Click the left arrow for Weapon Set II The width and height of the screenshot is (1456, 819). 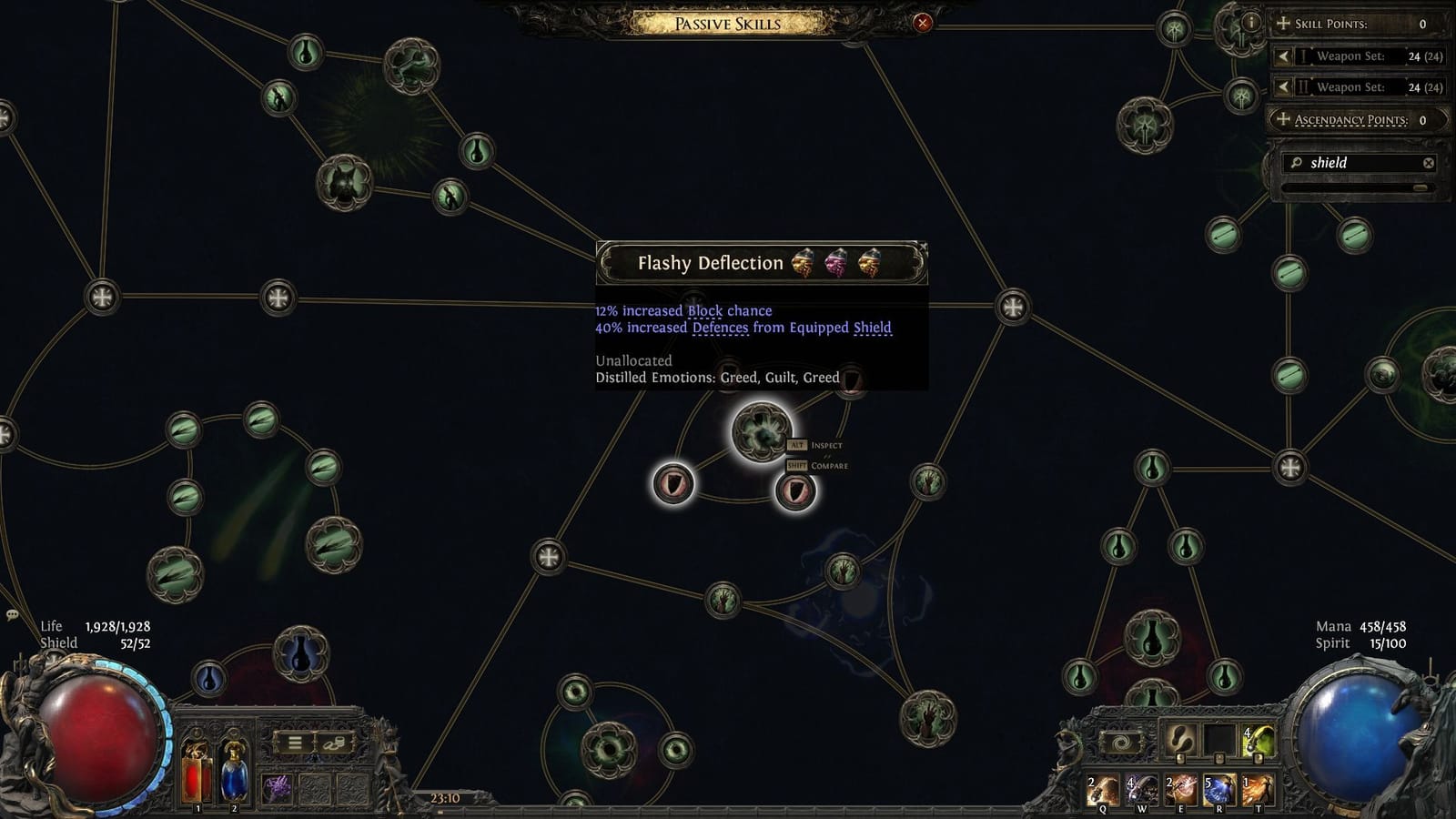pyautogui.click(x=1284, y=87)
